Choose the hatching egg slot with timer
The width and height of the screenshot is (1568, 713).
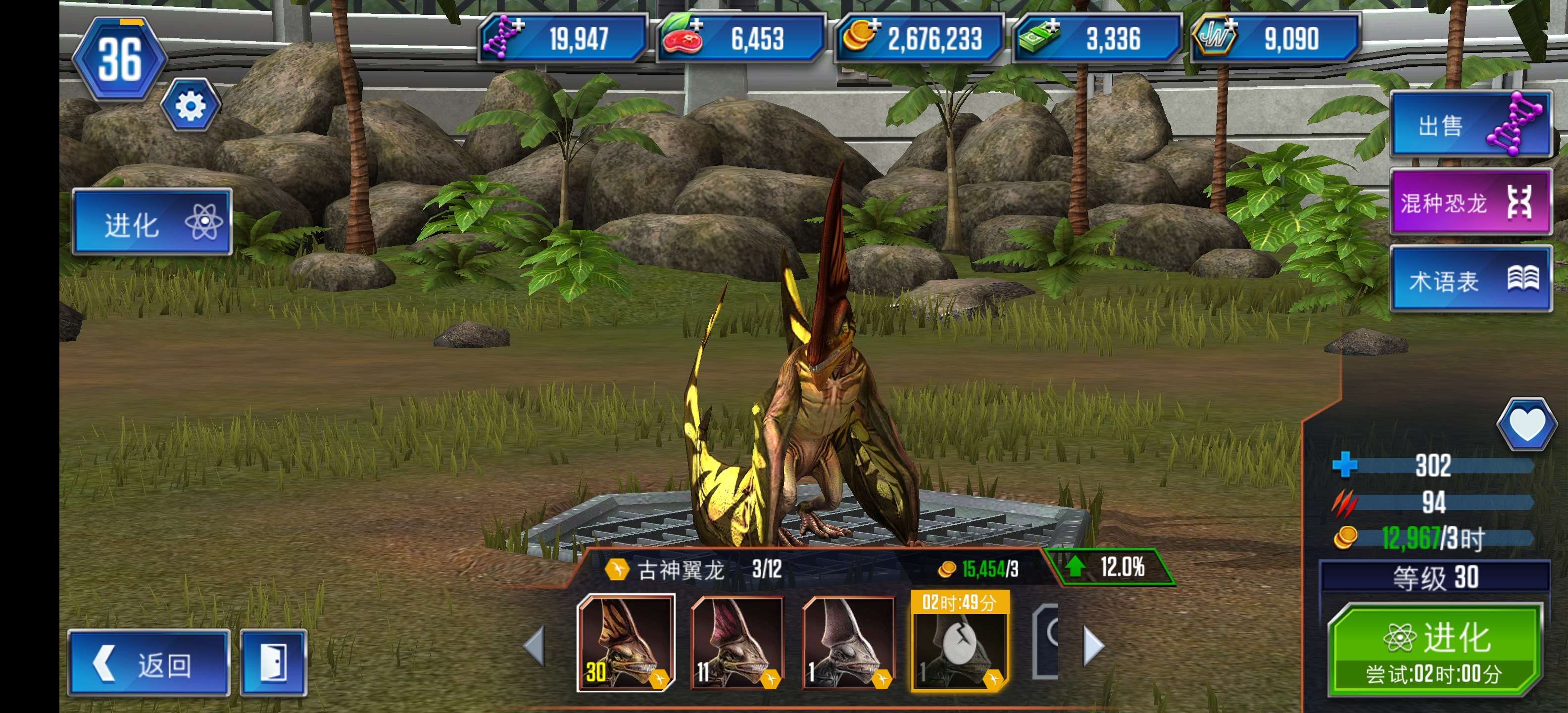tap(959, 643)
